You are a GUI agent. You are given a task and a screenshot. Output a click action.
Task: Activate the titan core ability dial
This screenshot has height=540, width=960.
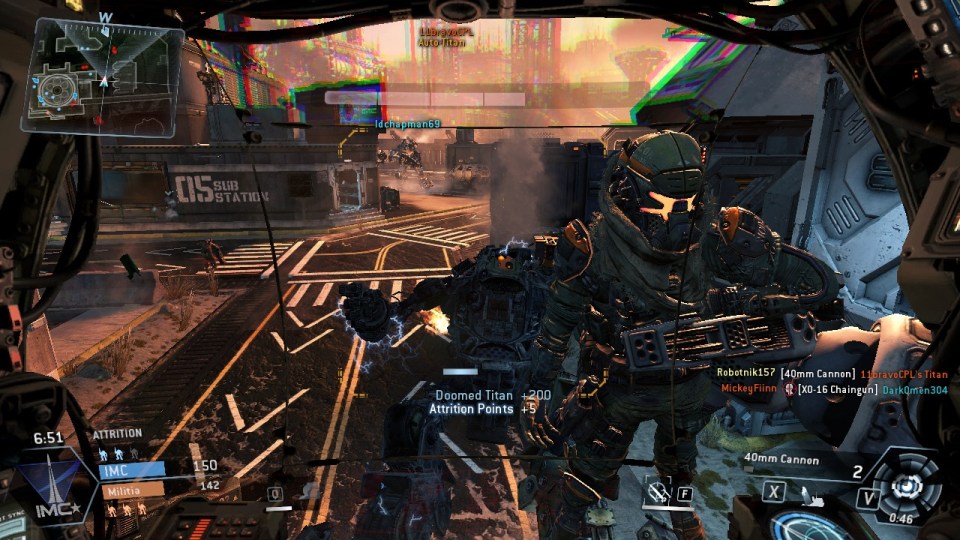point(907,482)
